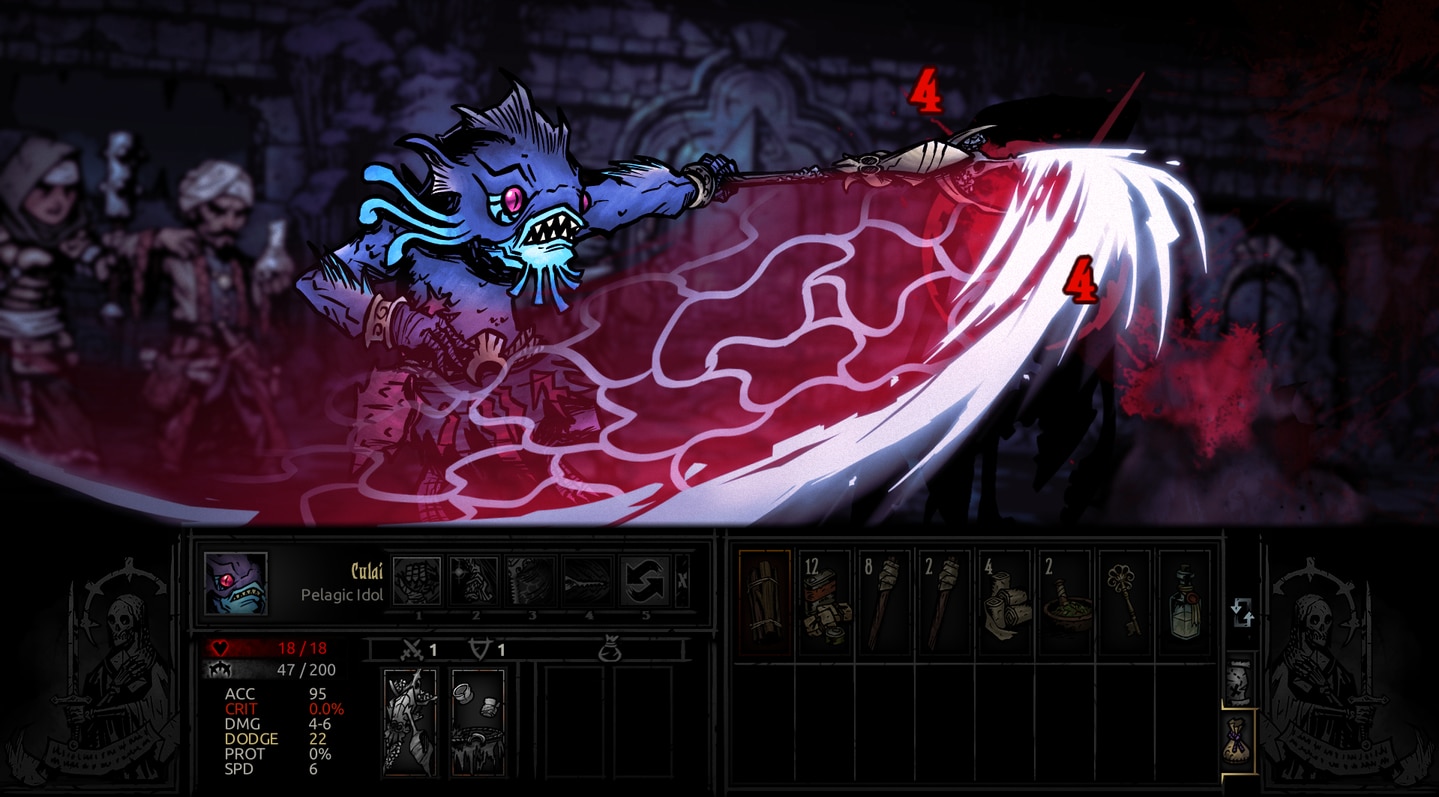Image resolution: width=1439 pixels, height=797 pixels.
Task: Activate the first combat skill, the clawed hand
Action: click(417, 581)
